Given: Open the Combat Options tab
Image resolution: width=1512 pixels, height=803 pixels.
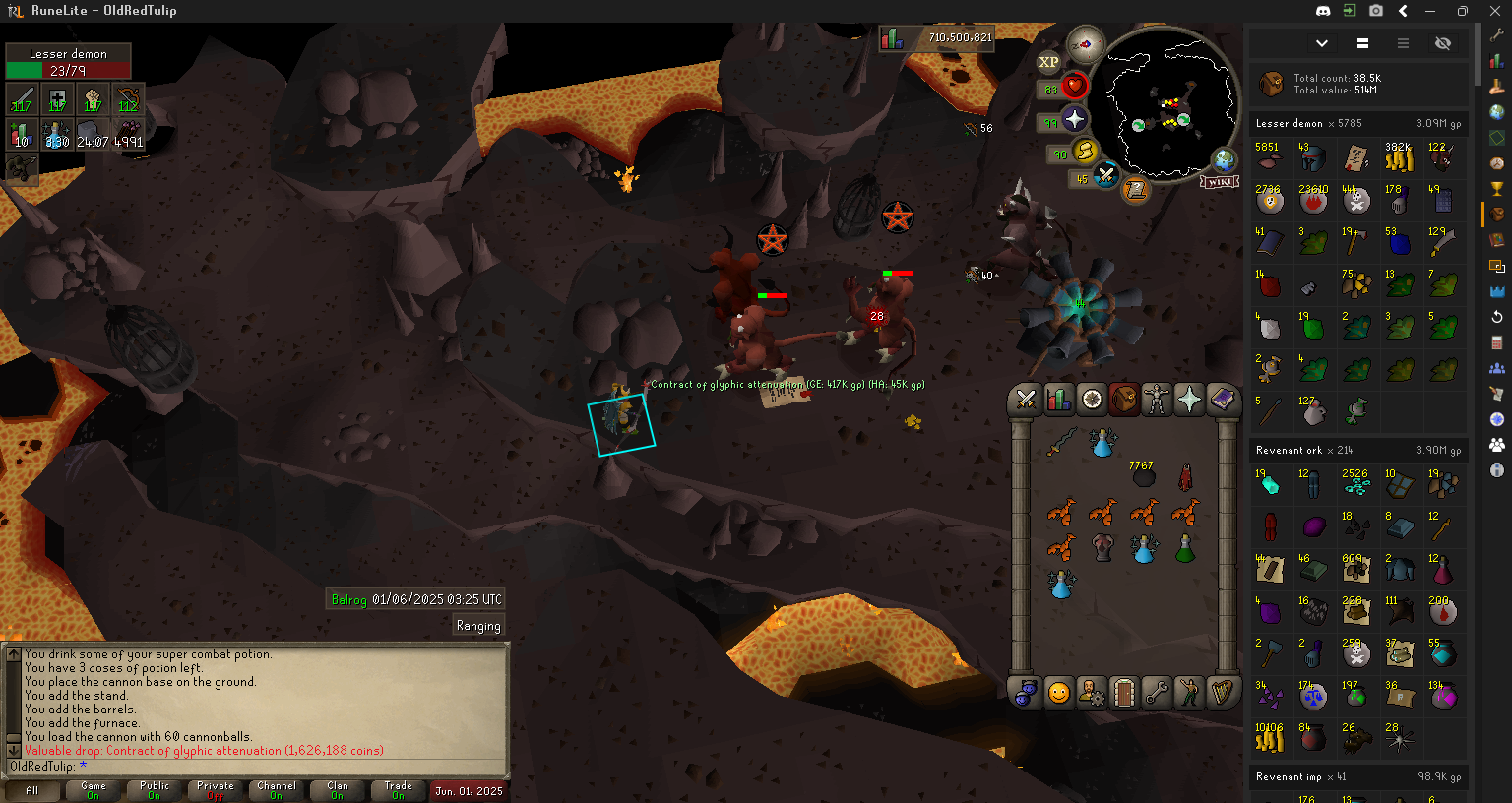Looking at the screenshot, I should (1026, 399).
